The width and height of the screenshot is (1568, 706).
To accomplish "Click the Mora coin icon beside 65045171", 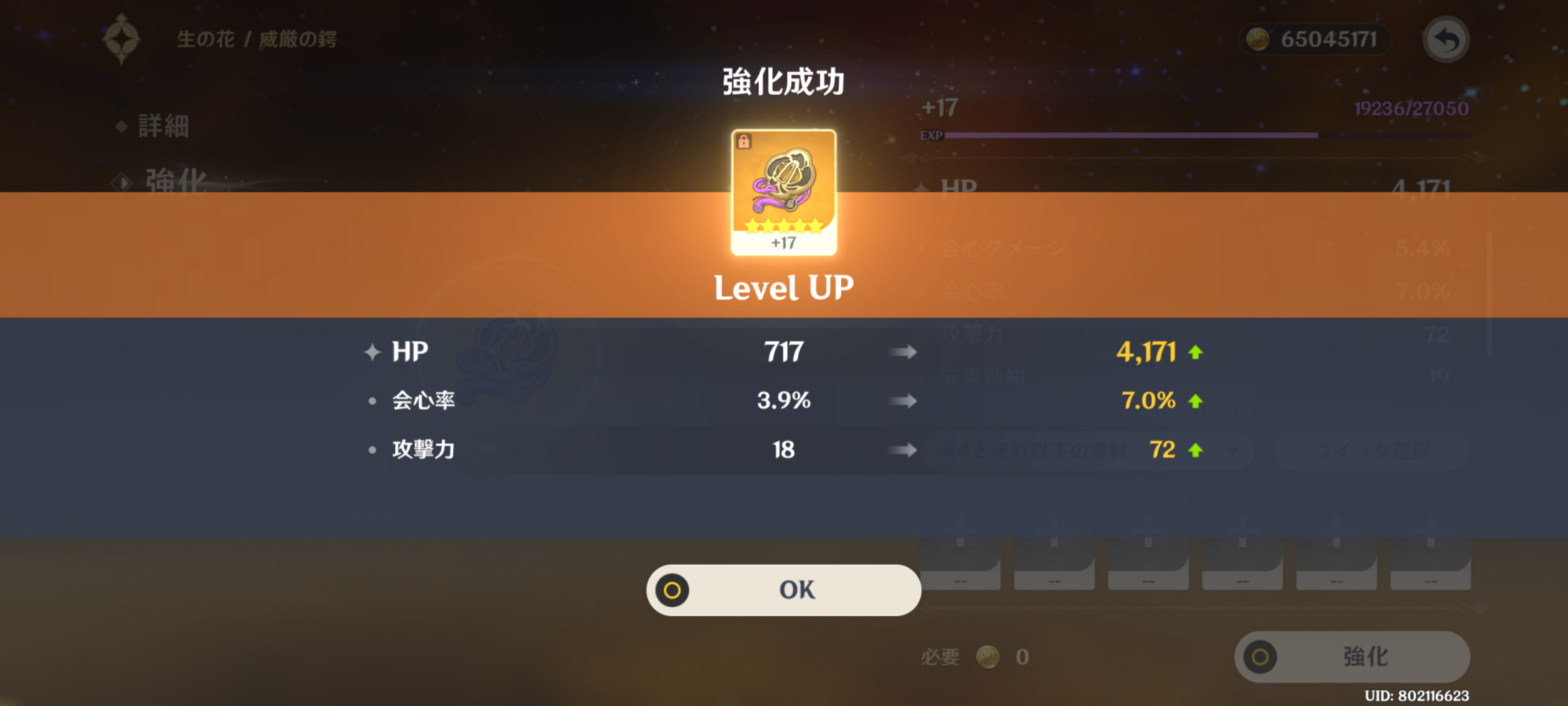I will [x=1258, y=39].
